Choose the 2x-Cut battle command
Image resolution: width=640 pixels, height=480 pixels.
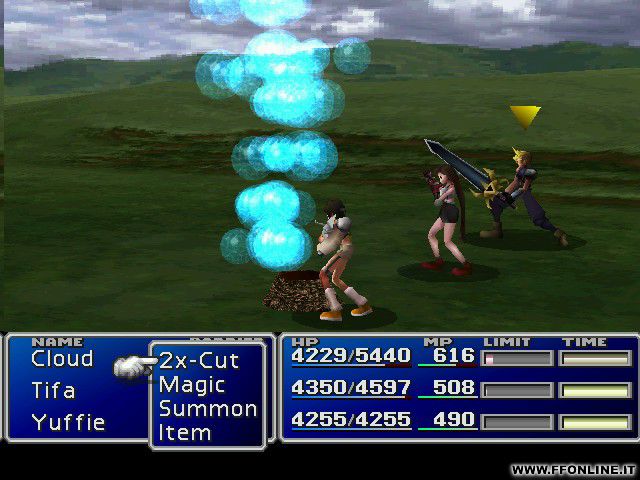tap(199, 361)
